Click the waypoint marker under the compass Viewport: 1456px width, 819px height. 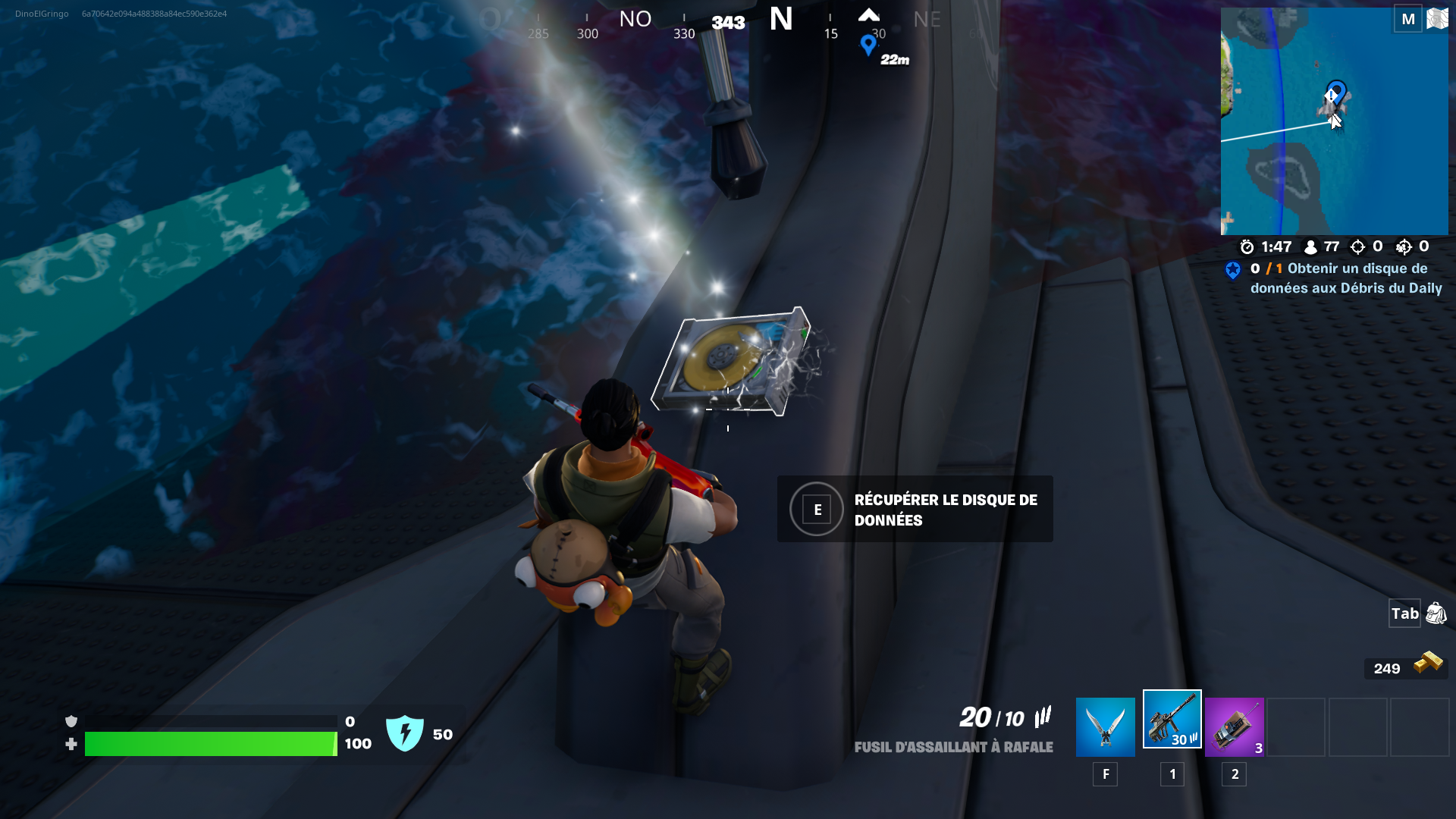[869, 44]
